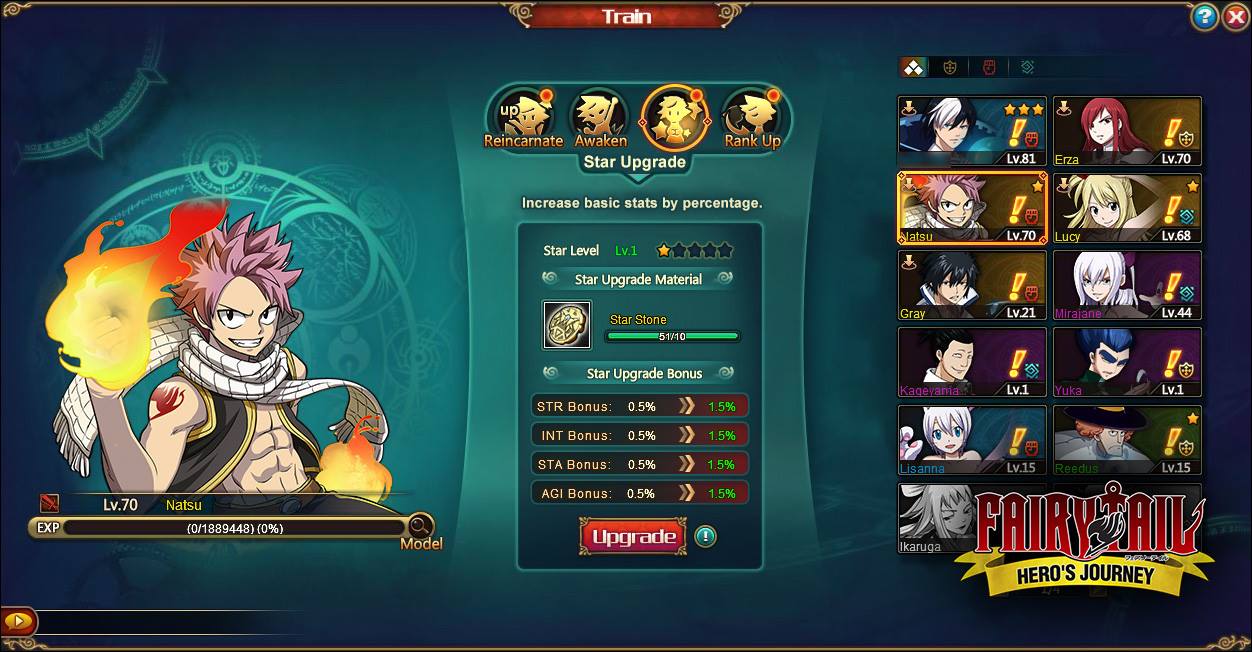Open Natsu's Model viewer magnifier
This screenshot has width=1252, height=652.
point(421,526)
